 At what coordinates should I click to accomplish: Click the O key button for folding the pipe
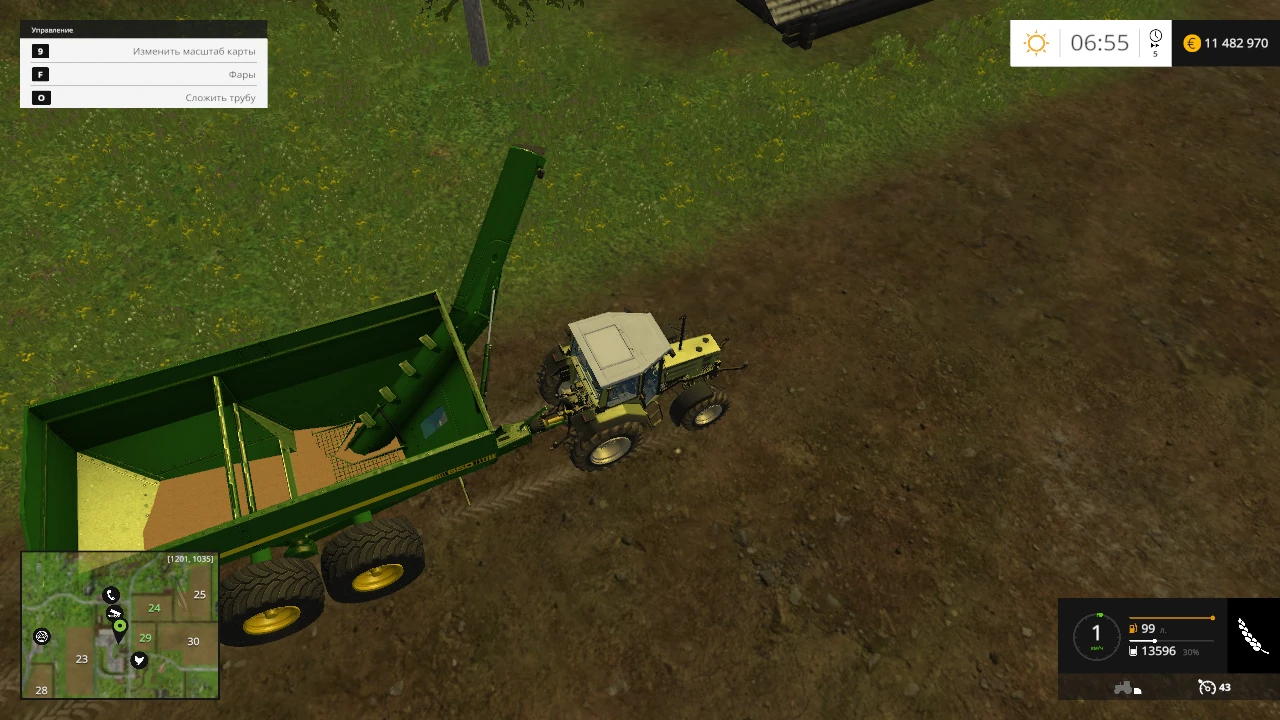(x=41, y=97)
